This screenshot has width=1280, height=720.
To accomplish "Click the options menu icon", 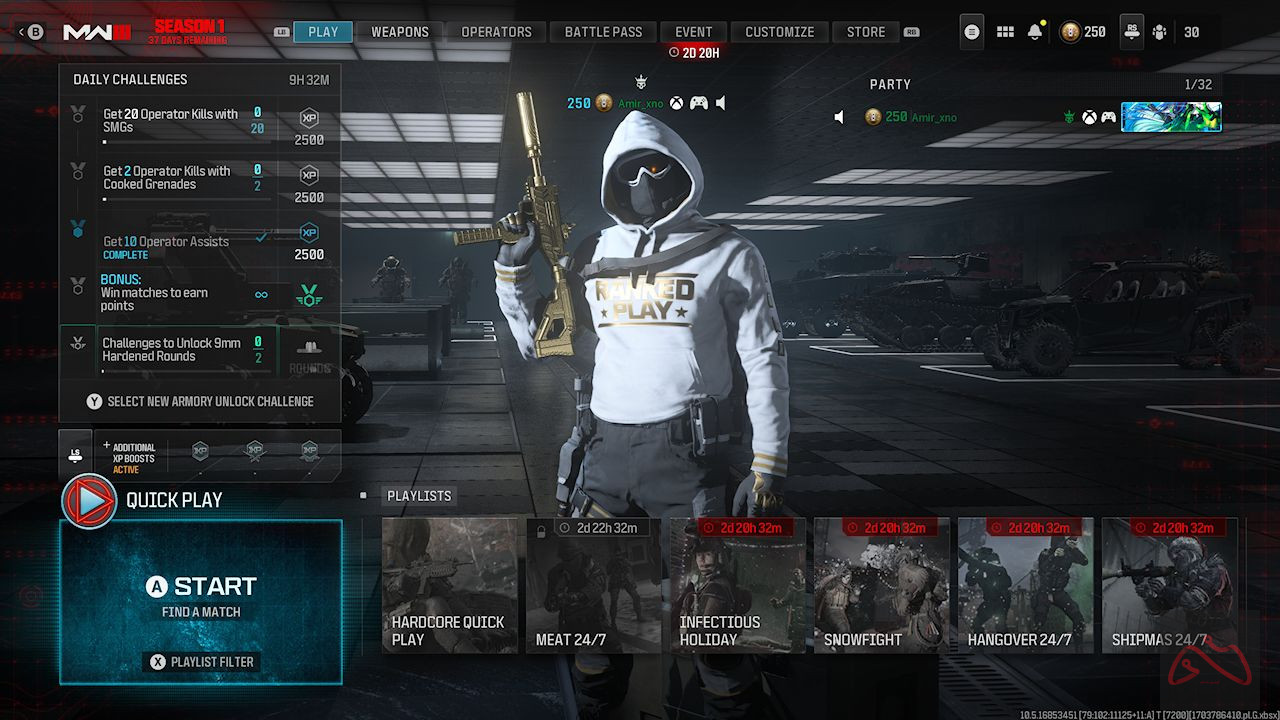I will click(x=970, y=31).
